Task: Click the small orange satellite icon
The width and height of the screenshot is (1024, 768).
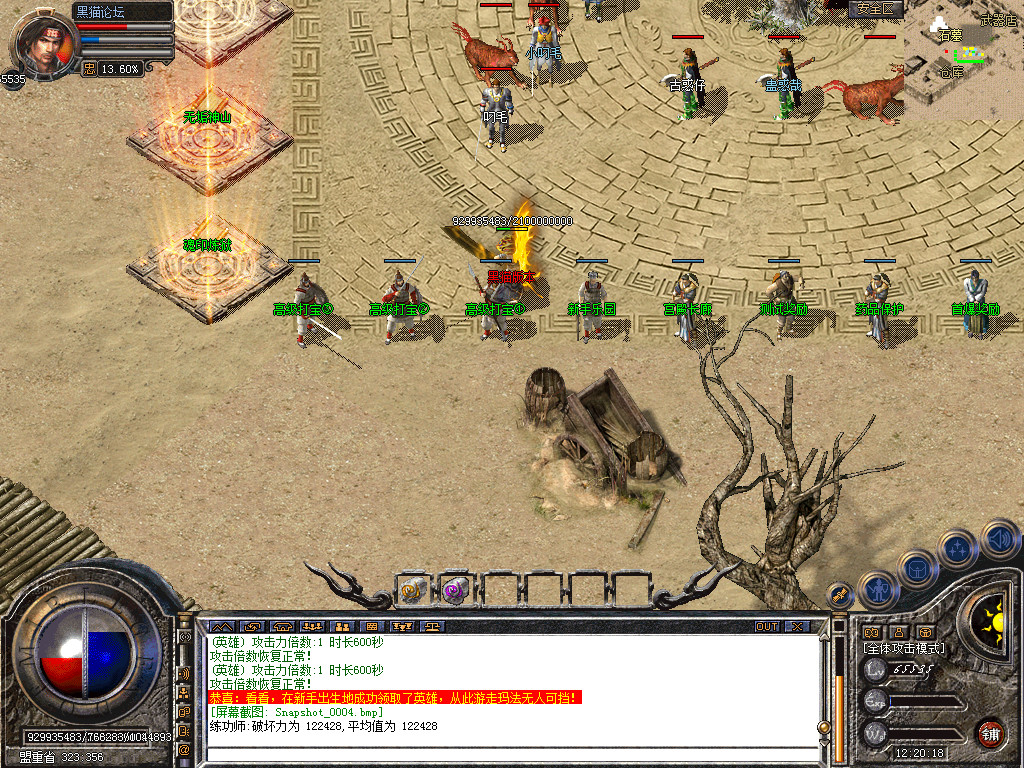Action: [x=840, y=594]
